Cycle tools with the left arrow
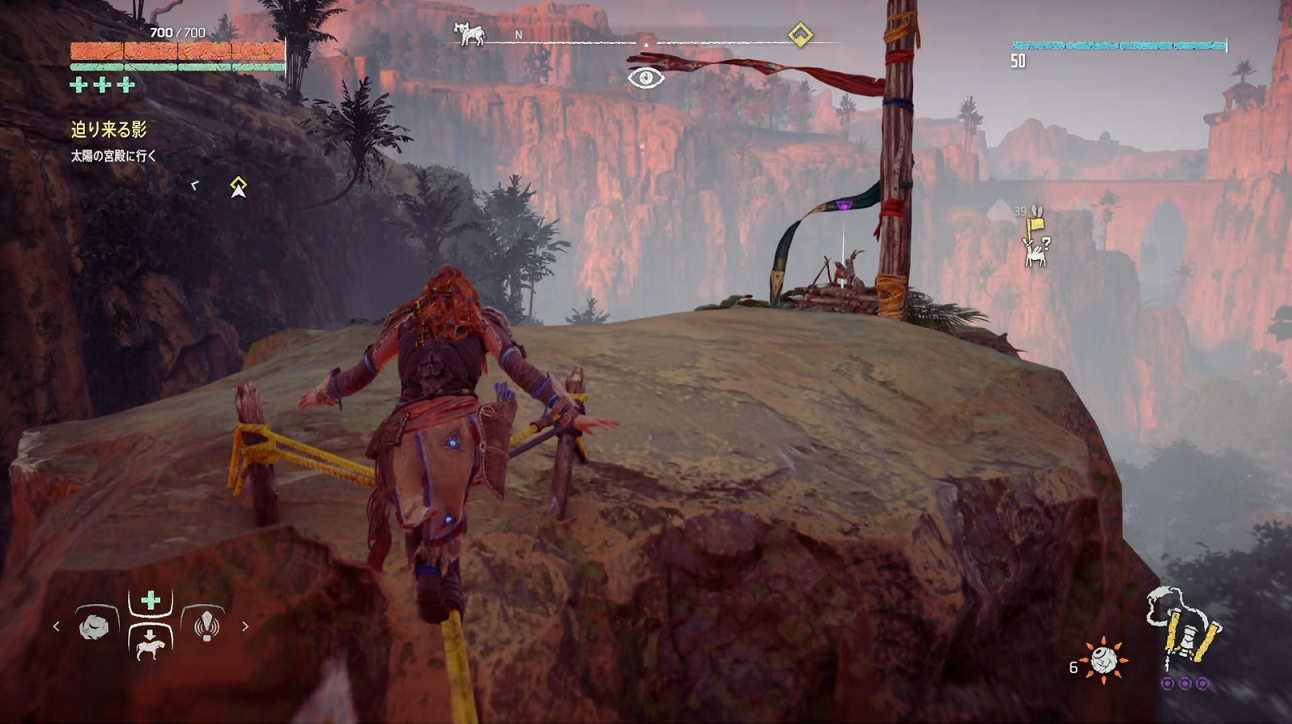This screenshot has height=724, width=1292. tap(56, 627)
